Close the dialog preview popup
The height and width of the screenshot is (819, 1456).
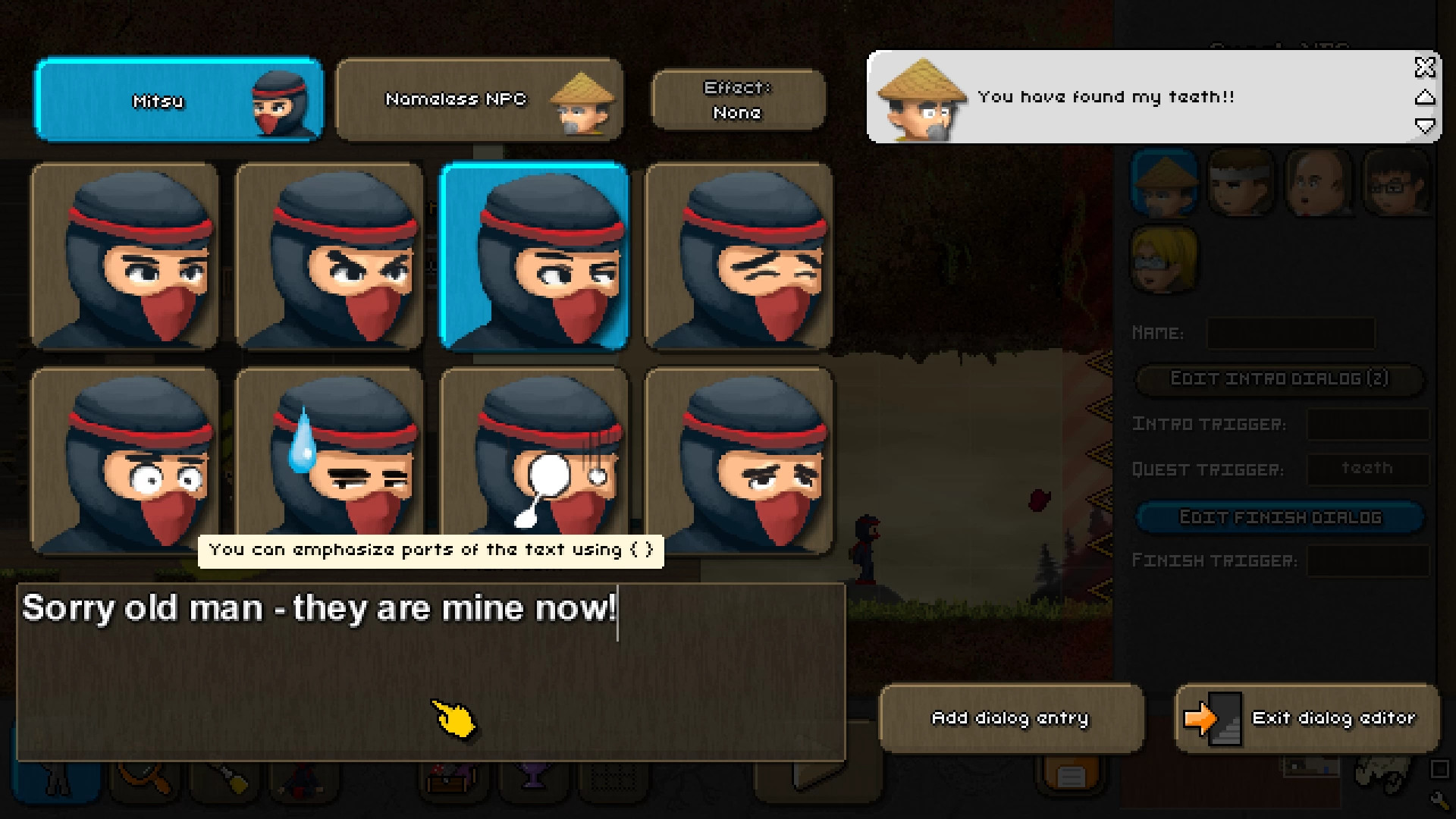tap(1425, 68)
